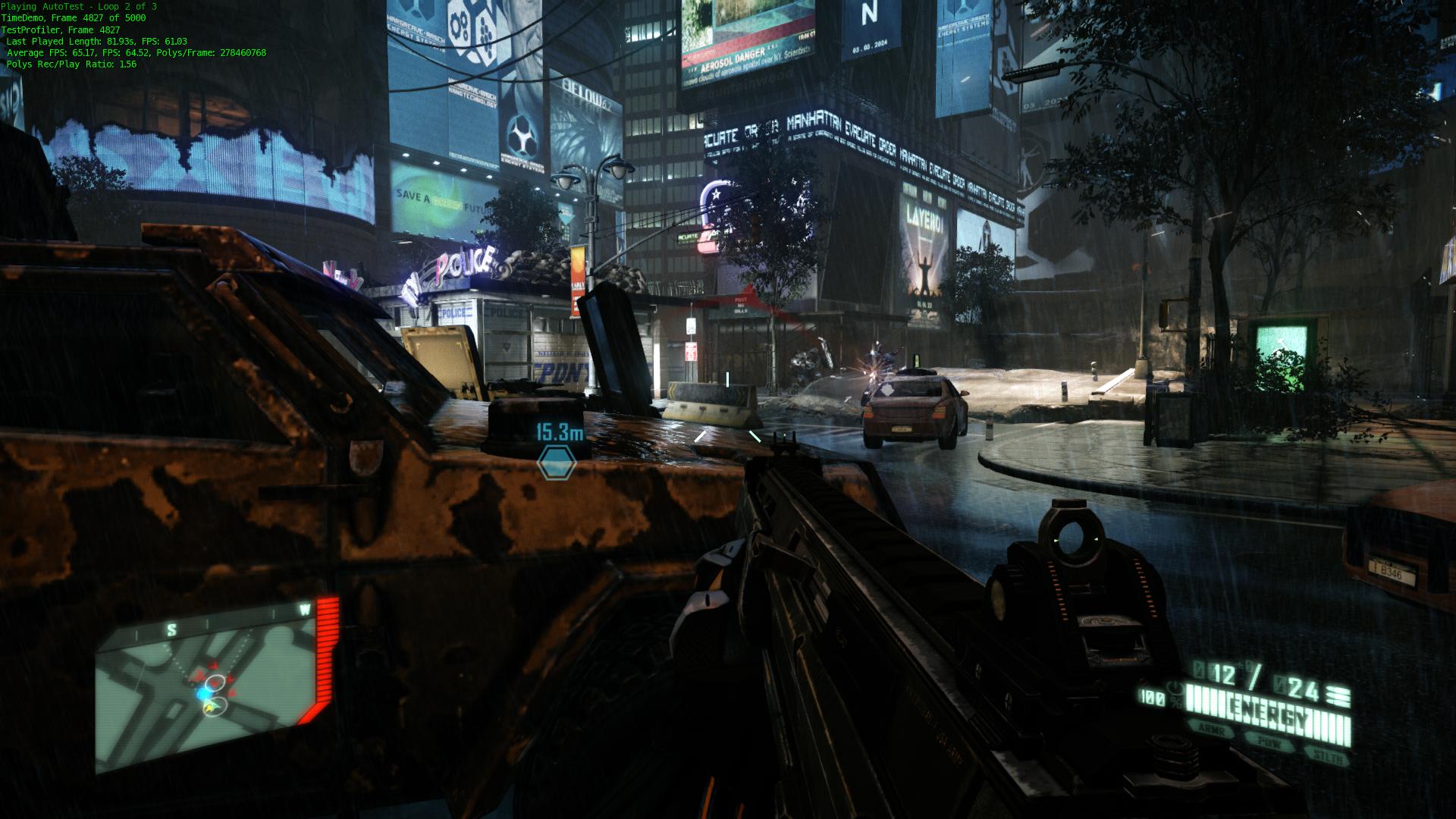The height and width of the screenshot is (819, 1456).
Task: Activate the ARMR nanosuit mode indicator
Action: click(1212, 728)
